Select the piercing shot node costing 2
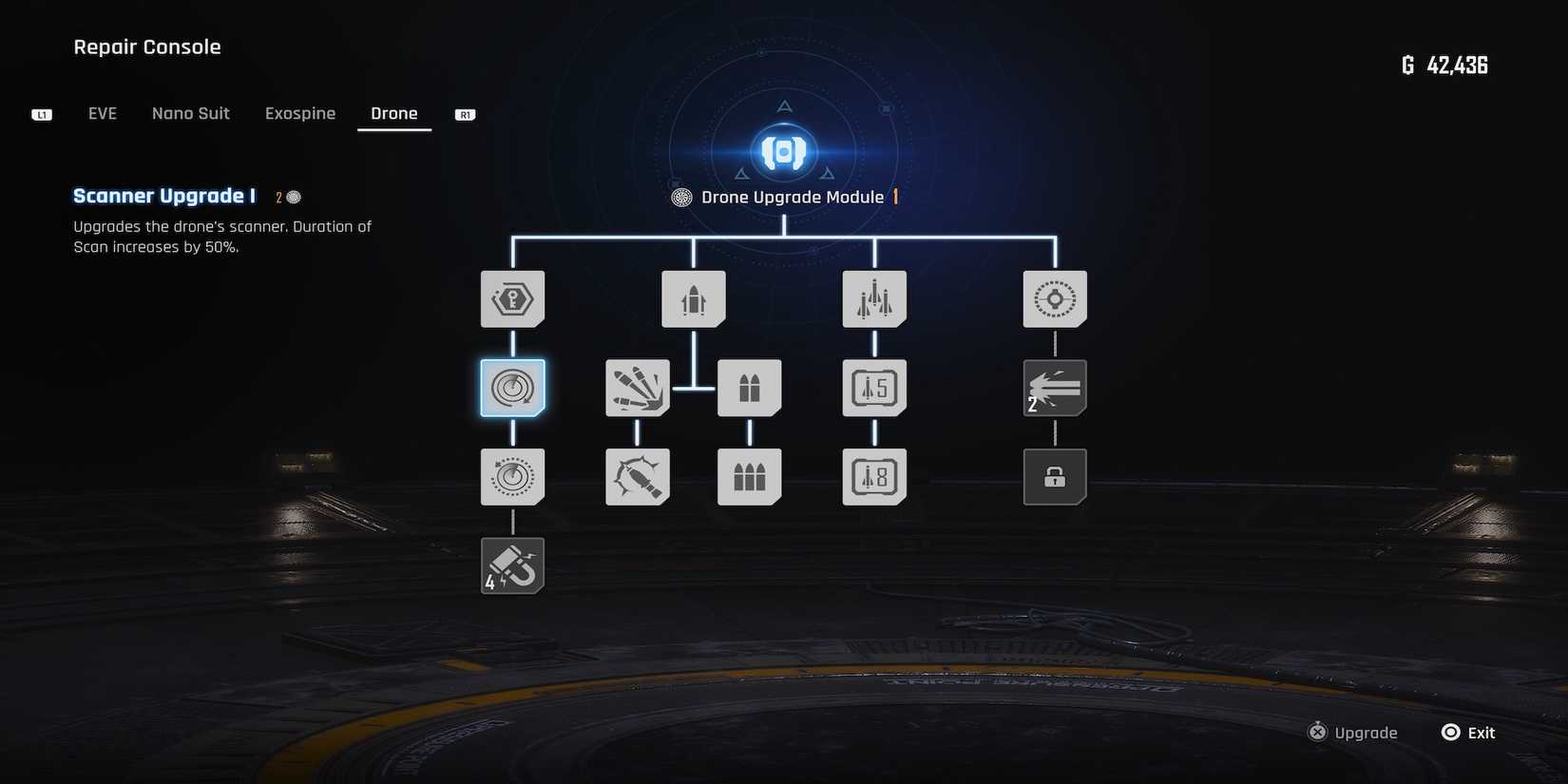Viewport: 1568px width, 784px height. click(x=1054, y=388)
